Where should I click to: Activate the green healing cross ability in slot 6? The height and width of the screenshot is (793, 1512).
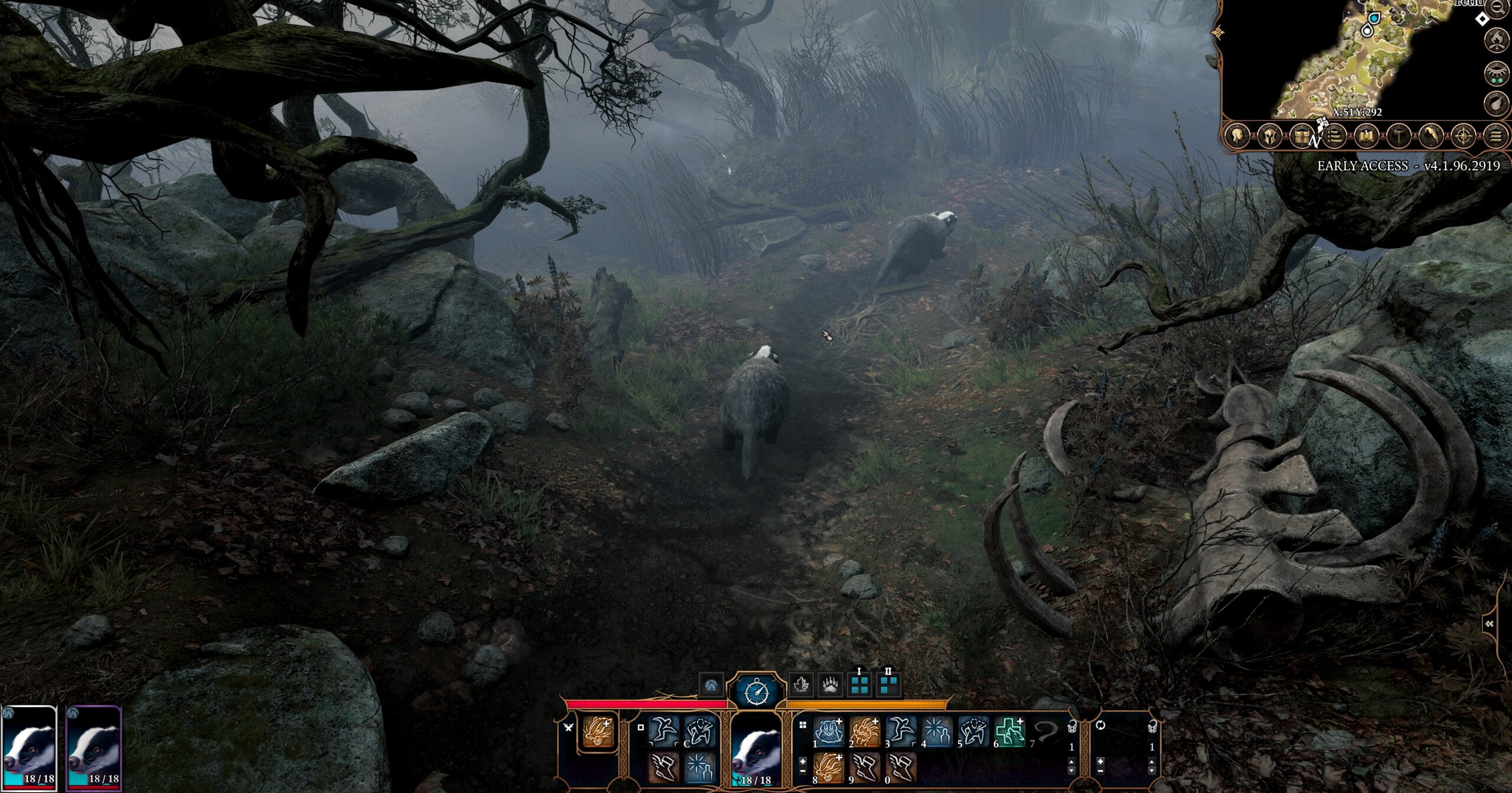click(x=1010, y=733)
